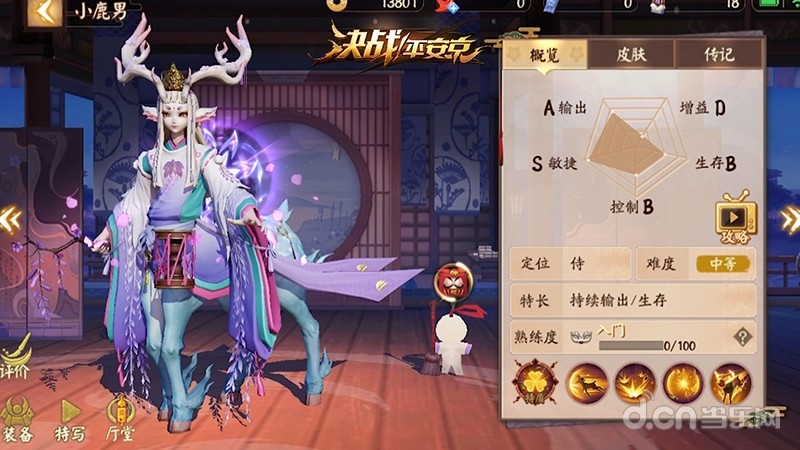
Task: Open the 评价 rating screen
Action: click(15, 357)
